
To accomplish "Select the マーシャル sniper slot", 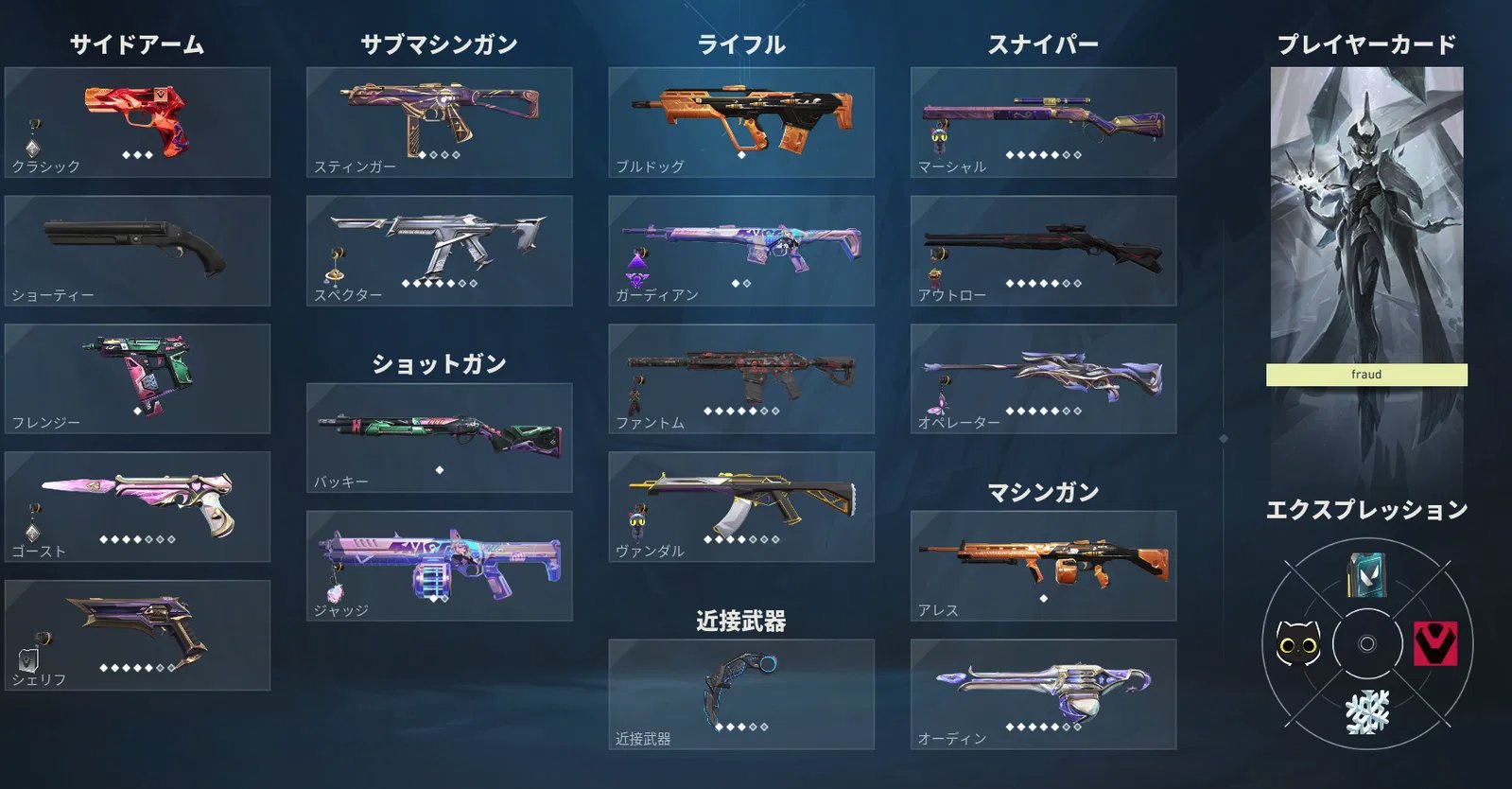I will pyautogui.click(x=1043, y=122).
